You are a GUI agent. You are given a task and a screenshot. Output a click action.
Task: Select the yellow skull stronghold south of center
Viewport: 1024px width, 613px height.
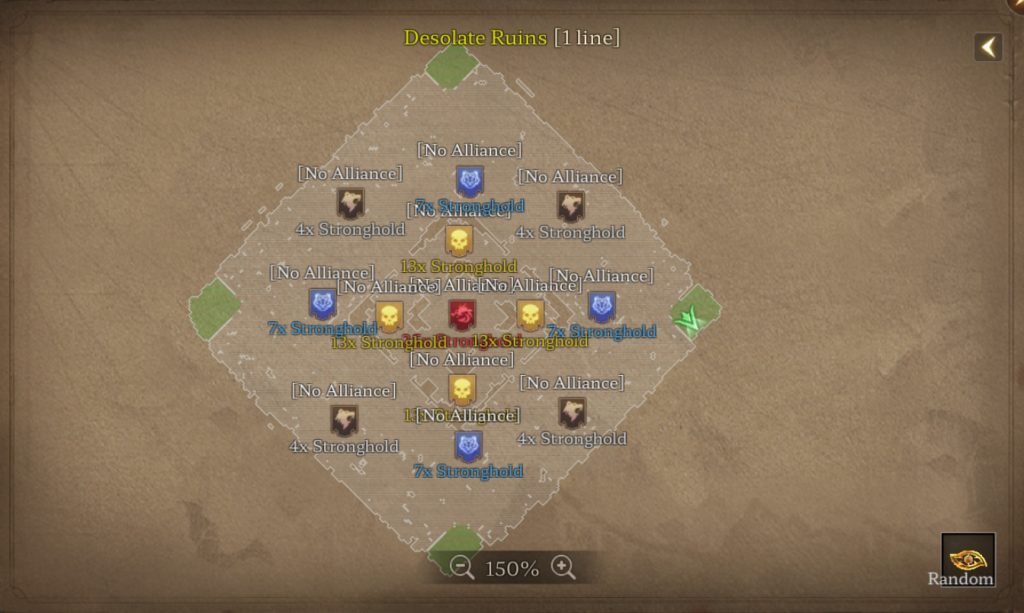point(461,389)
